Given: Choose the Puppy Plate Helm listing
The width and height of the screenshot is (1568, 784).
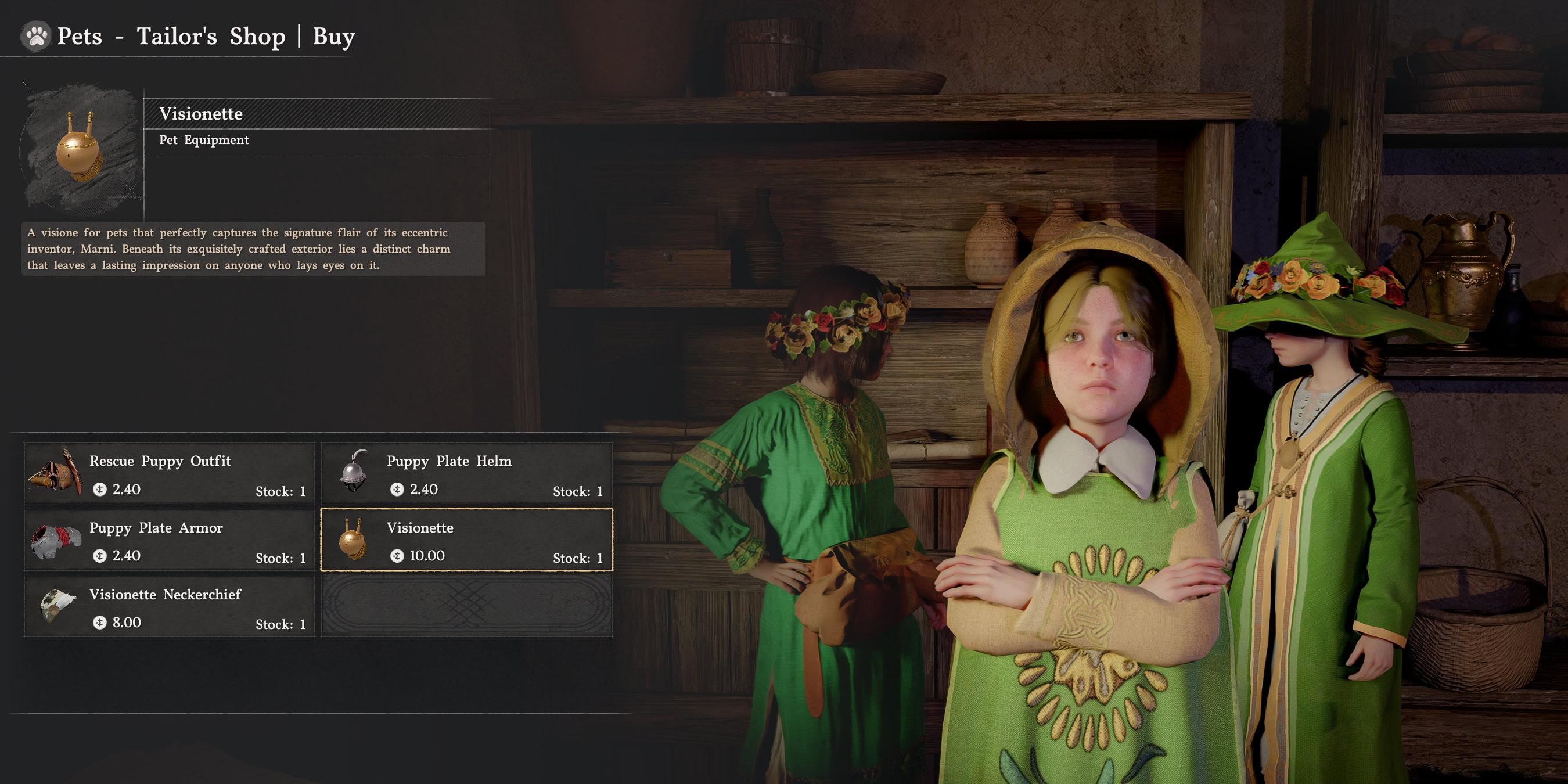Looking at the screenshot, I should click(x=466, y=473).
